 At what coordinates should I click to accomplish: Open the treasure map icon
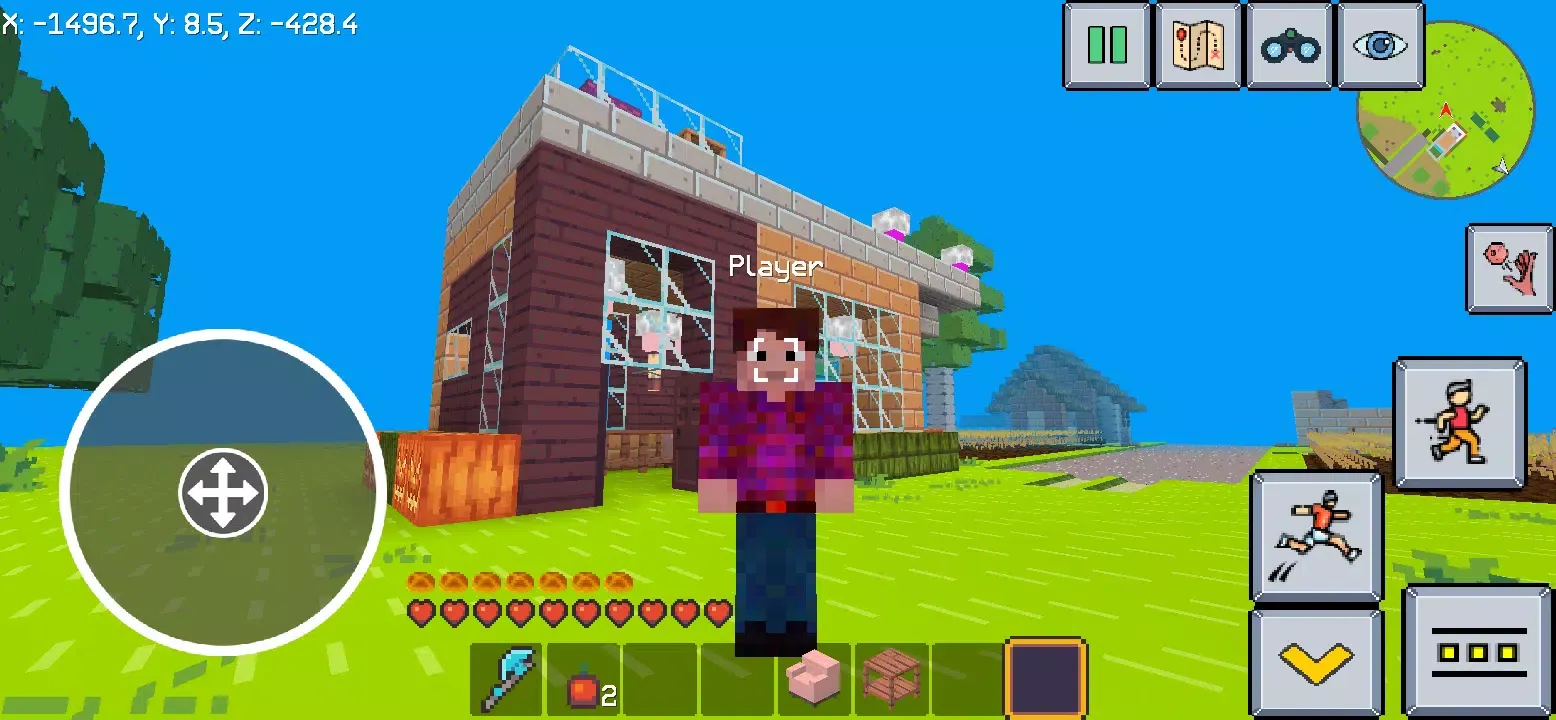tap(1198, 45)
